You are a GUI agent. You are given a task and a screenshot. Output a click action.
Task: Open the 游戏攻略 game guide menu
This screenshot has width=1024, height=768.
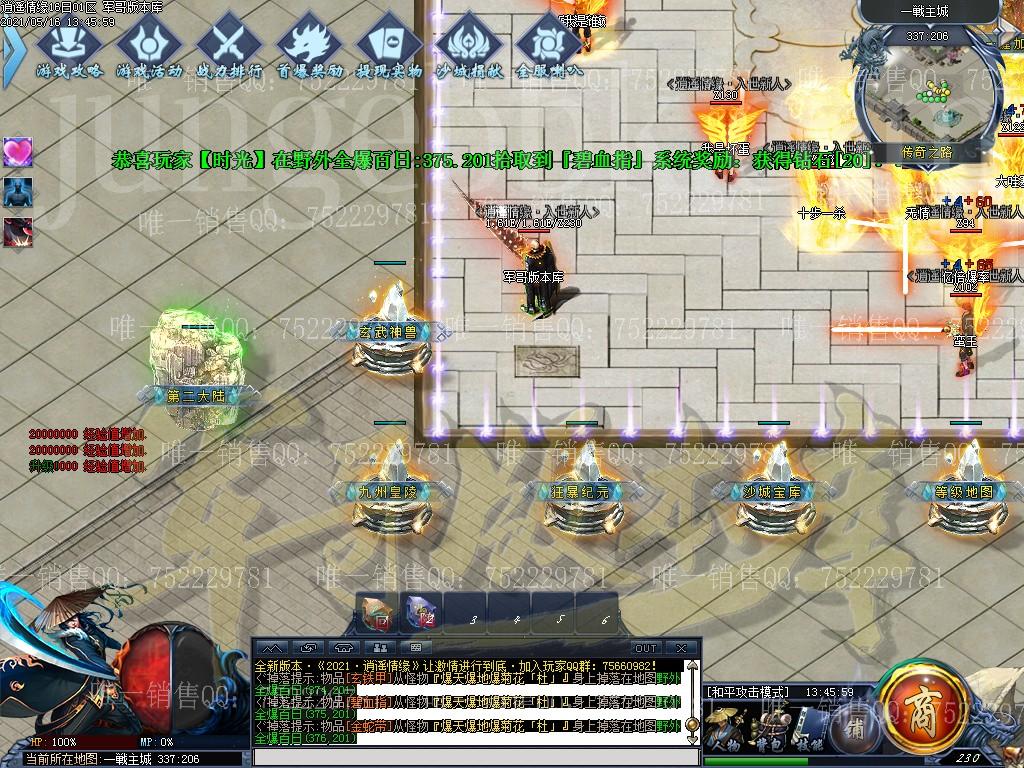[69, 48]
